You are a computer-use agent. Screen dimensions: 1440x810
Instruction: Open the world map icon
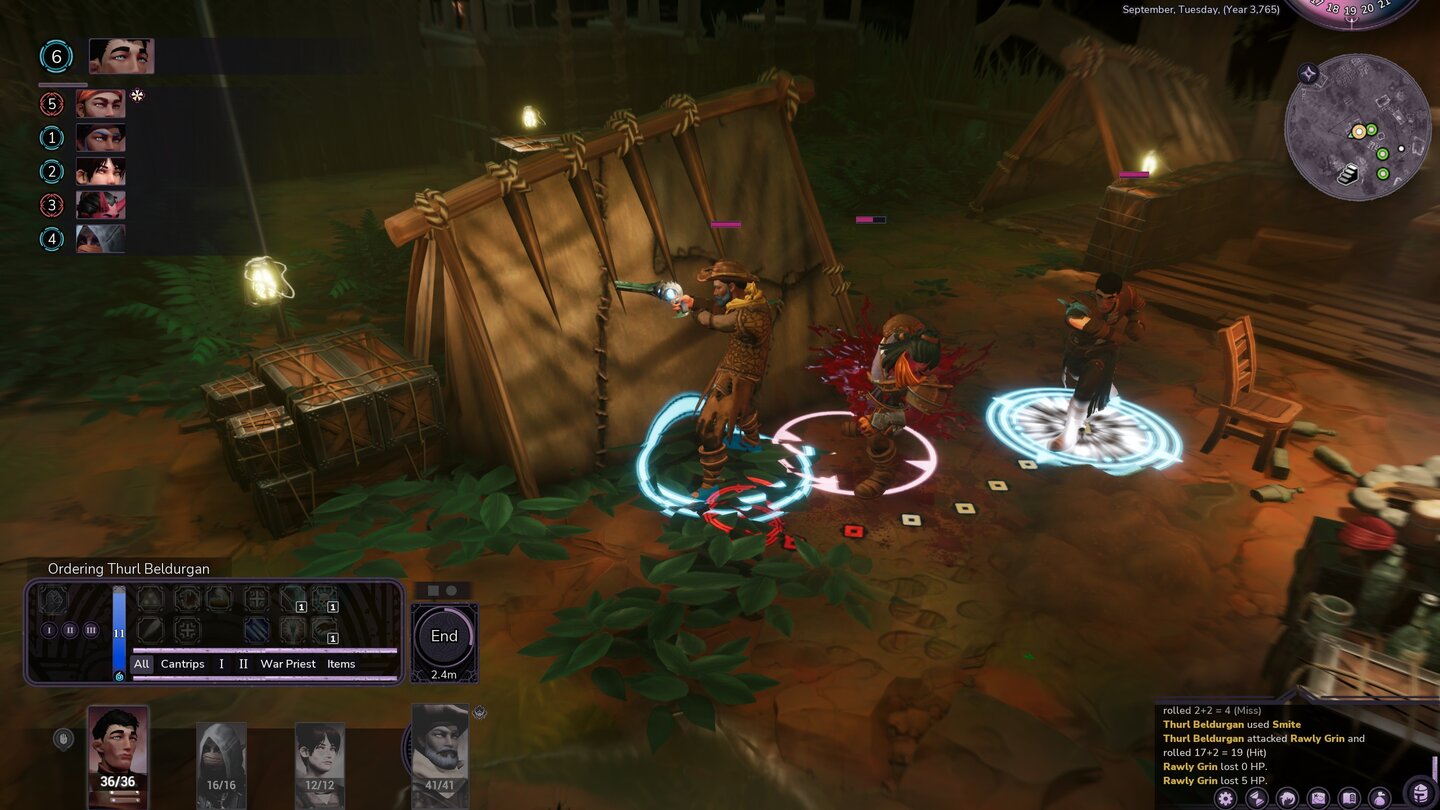click(x=1317, y=798)
